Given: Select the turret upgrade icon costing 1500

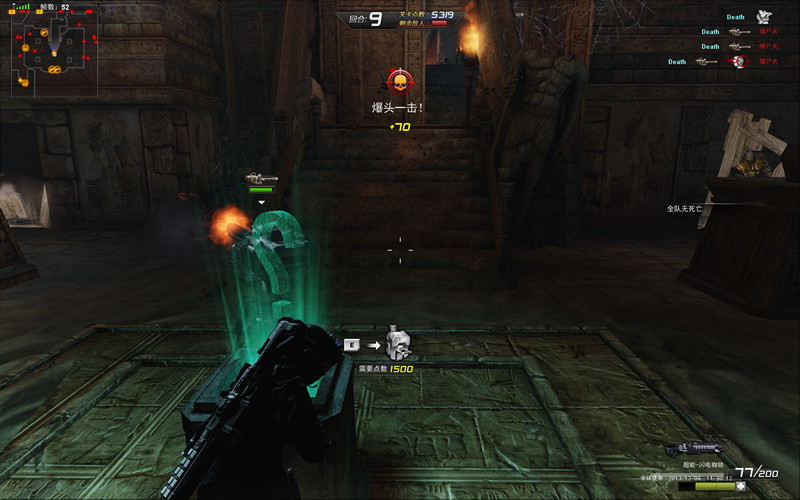Looking at the screenshot, I should point(399,345).
